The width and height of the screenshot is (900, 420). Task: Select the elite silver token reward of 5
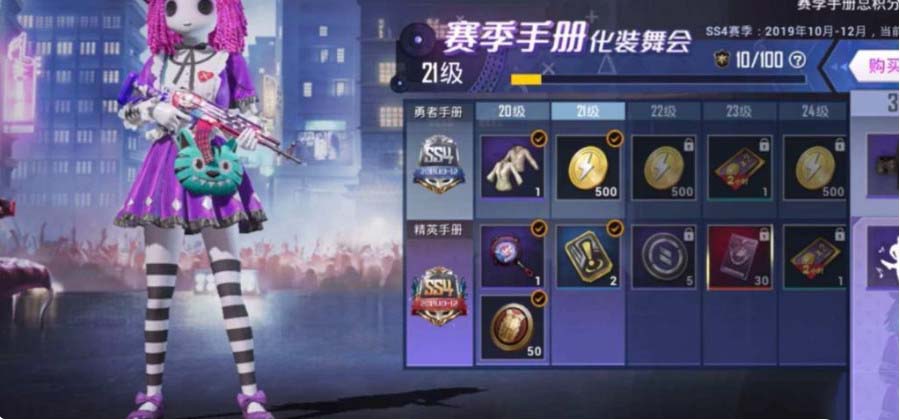664,255
